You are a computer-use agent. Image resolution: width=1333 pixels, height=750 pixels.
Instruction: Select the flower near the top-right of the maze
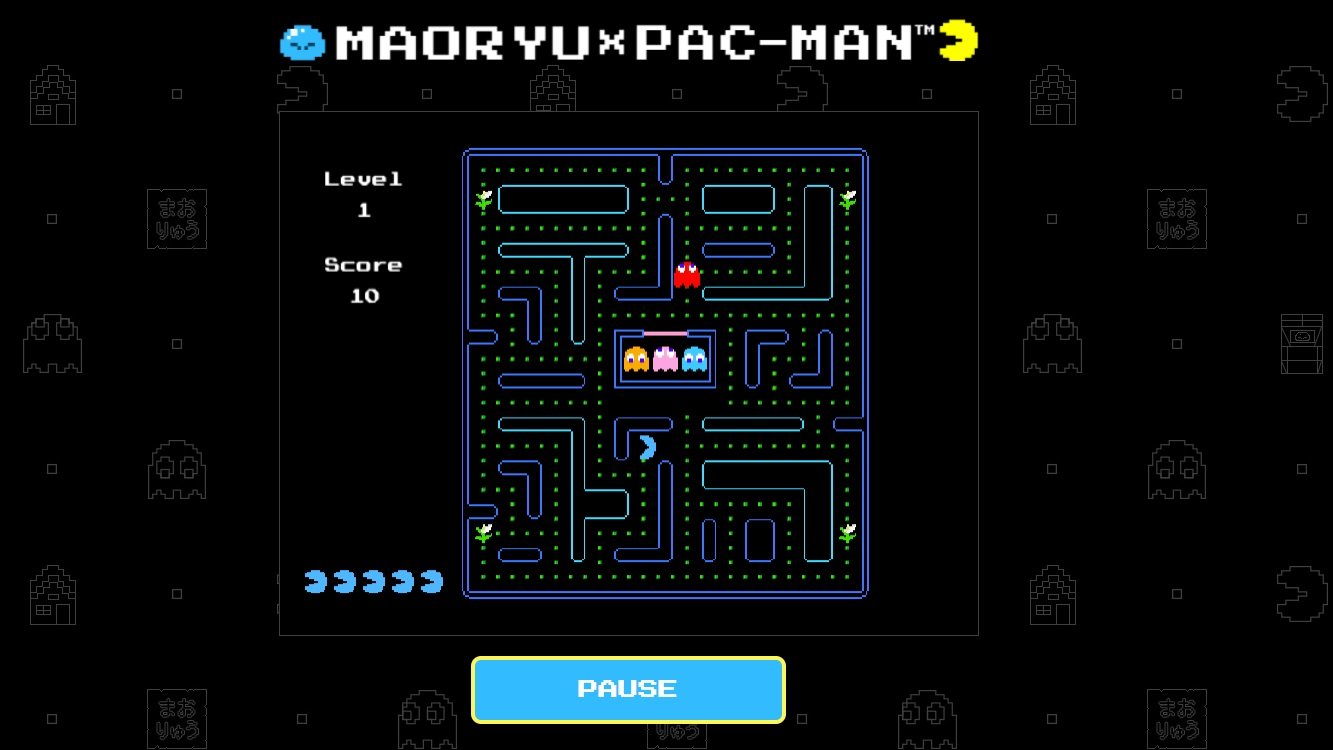pos(847,199)
